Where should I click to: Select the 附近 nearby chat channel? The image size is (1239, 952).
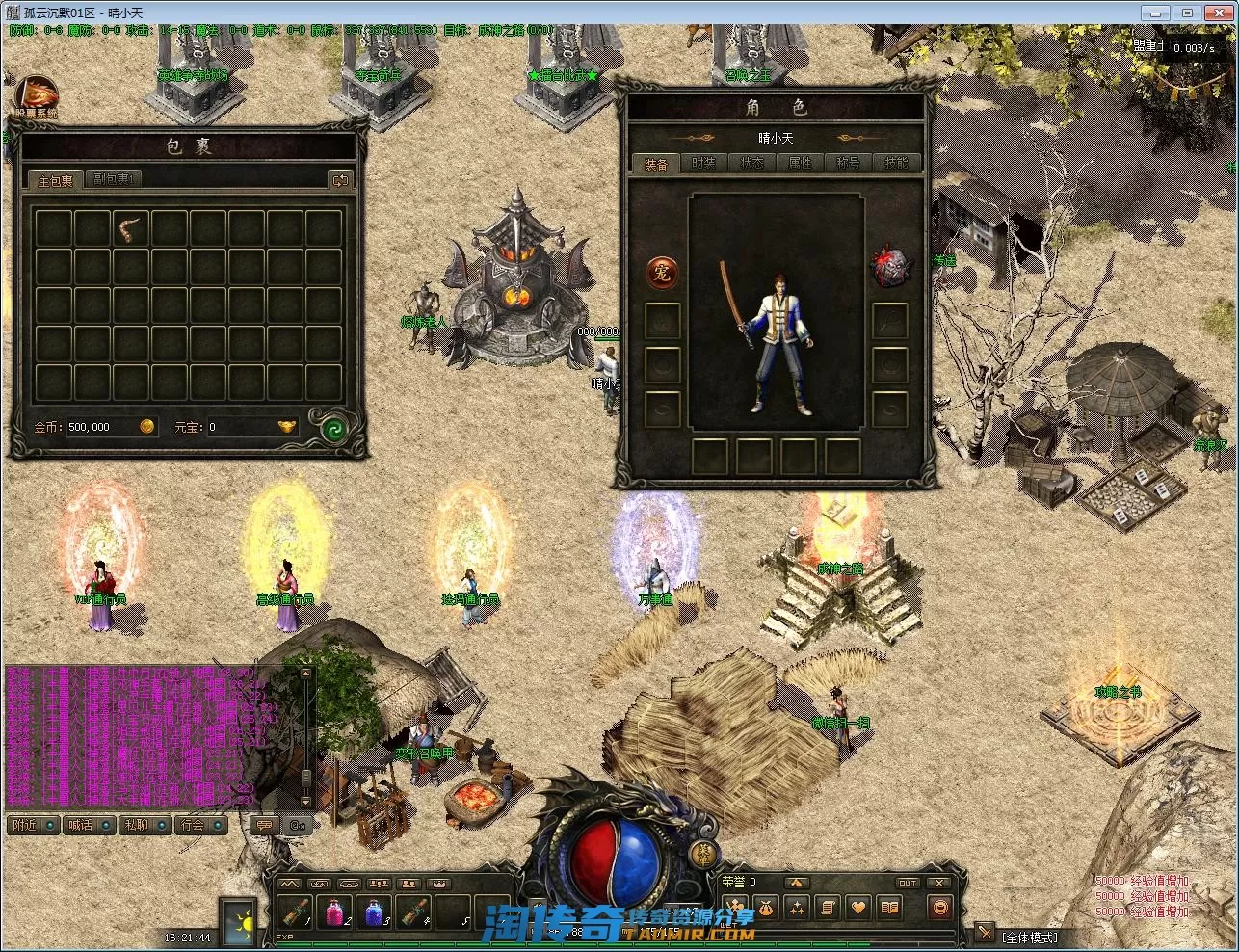[x=31, y=825]
